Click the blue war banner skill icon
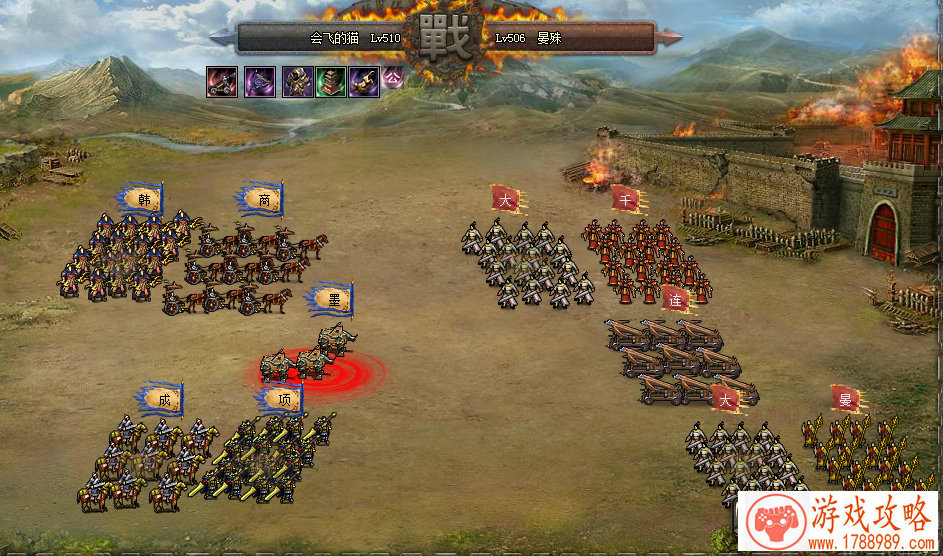Viewport: 943px width, 556px height. click(261, 81)
